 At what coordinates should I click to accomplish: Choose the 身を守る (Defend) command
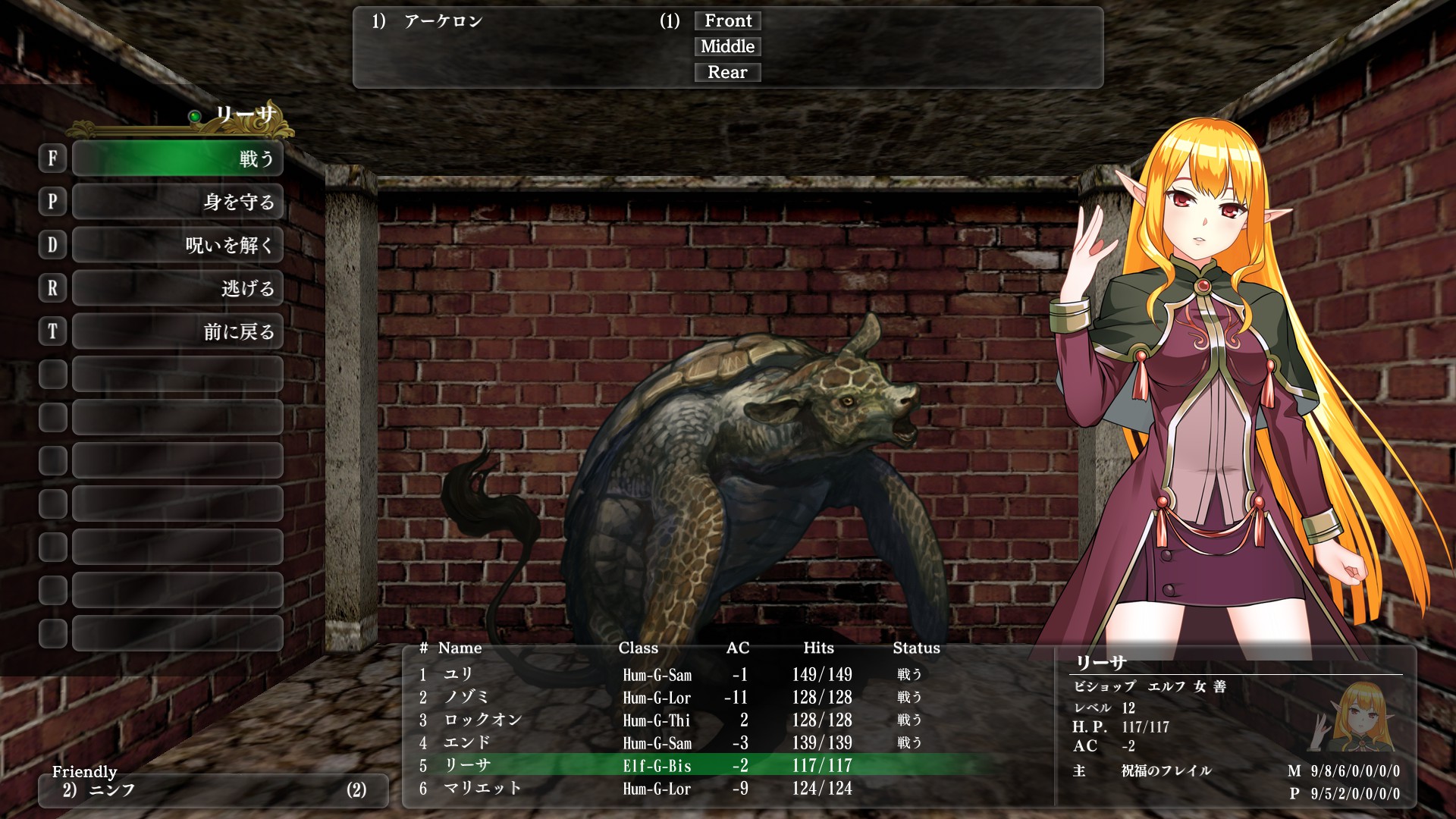(177, 202)
